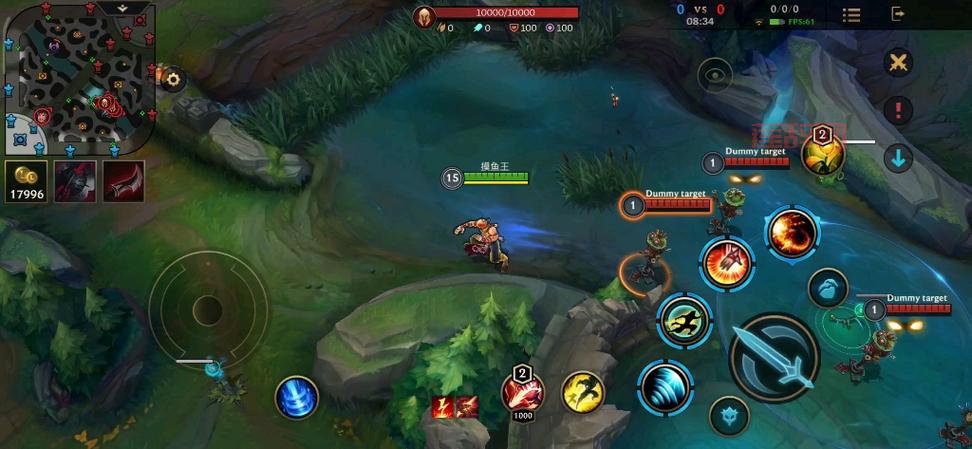Cast the yellow Flash summoner spell

click(582, 393)
